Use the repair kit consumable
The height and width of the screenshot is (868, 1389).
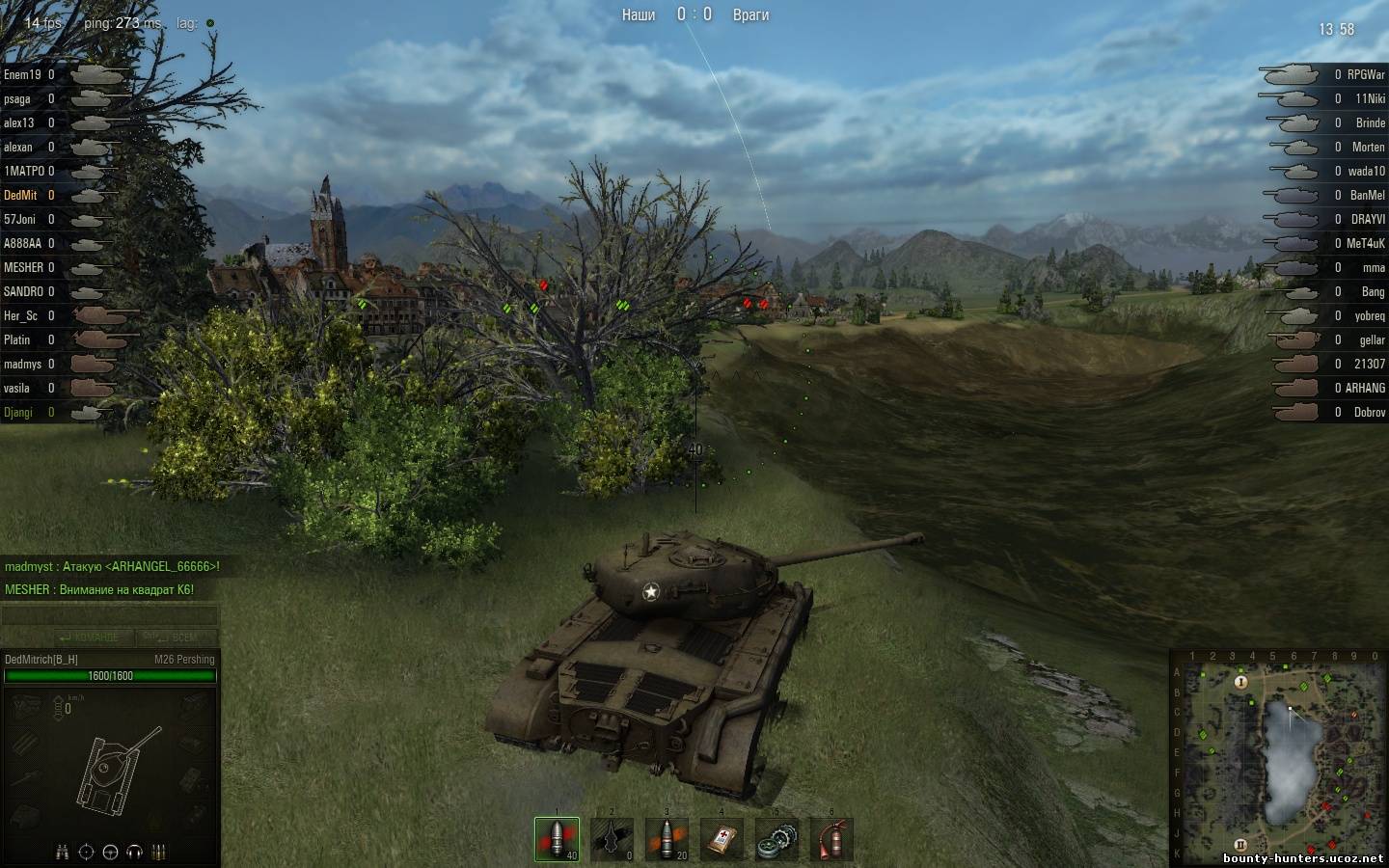coord(776,839)
